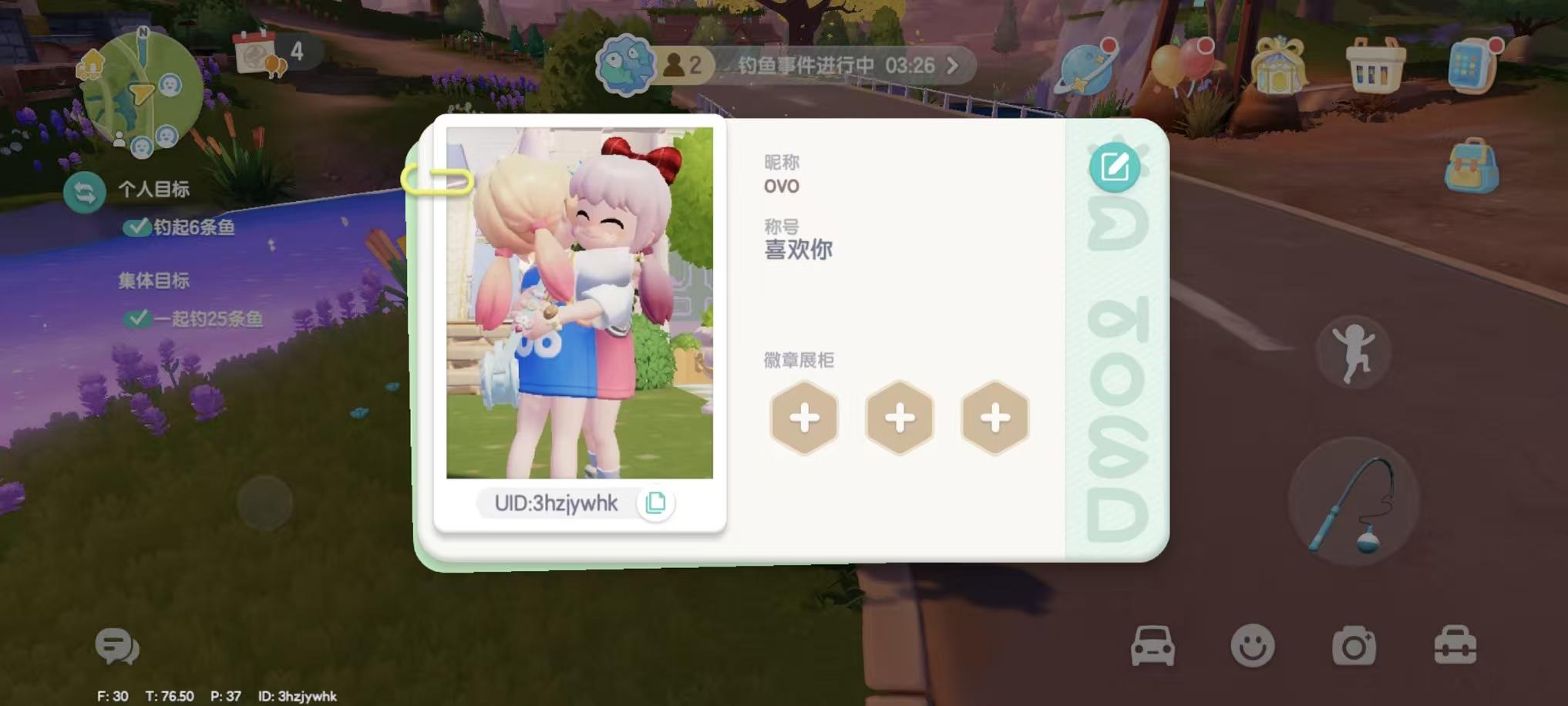This screenshot has height=706, width=1568.
Task: Select the fishing rod icon
Action: 1353,501
